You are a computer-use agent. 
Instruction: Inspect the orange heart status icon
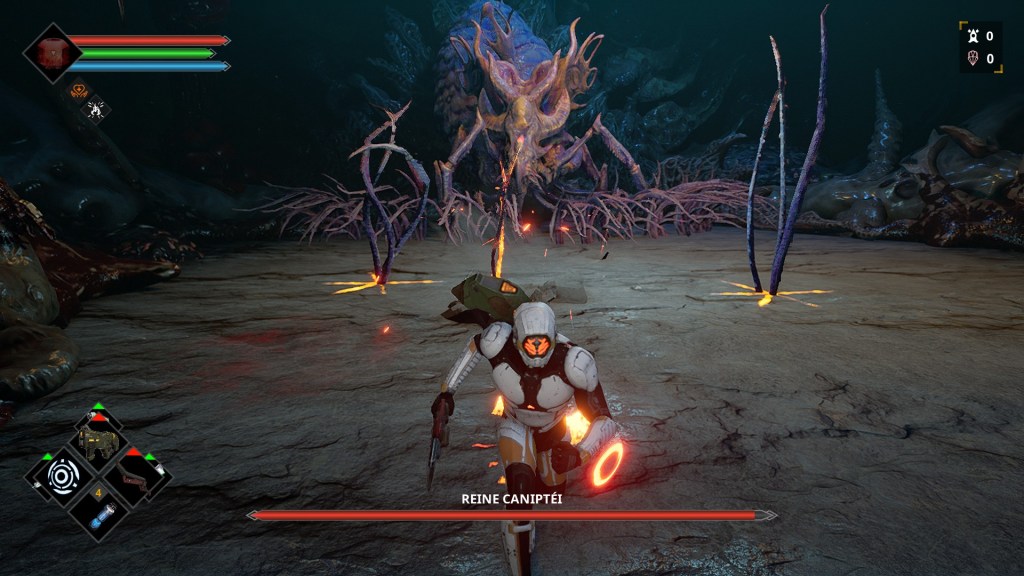pyautogui.click(x=79, y=91)
